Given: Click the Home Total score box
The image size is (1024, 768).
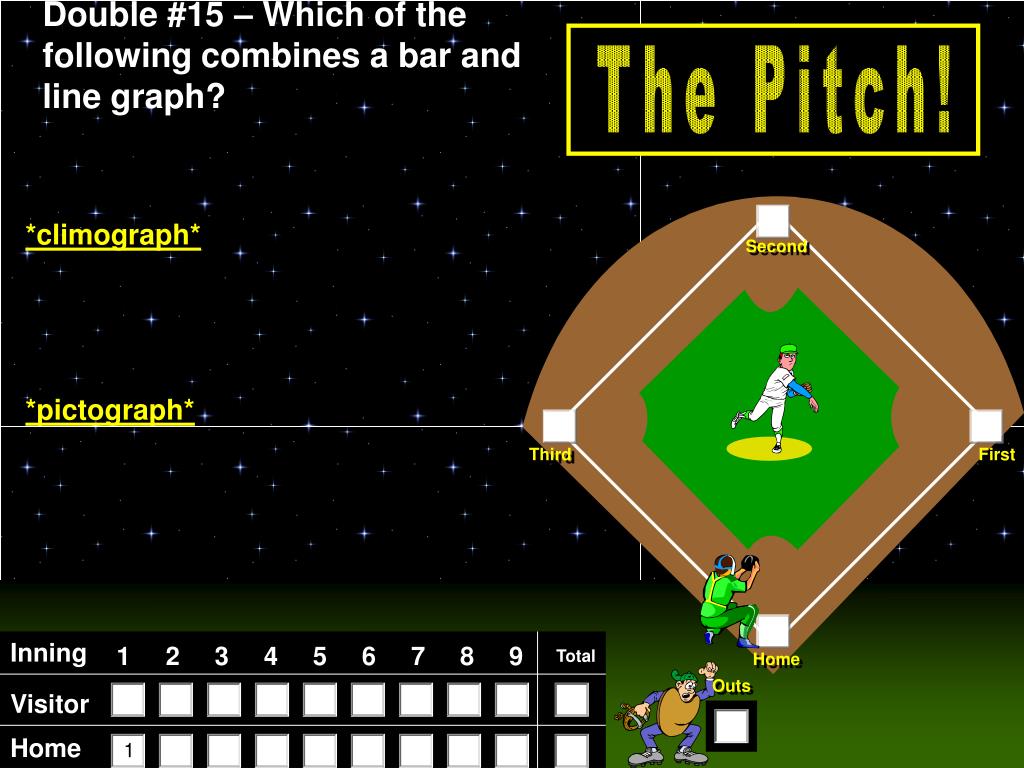Looking at the screenshot, I should point(572,750).
